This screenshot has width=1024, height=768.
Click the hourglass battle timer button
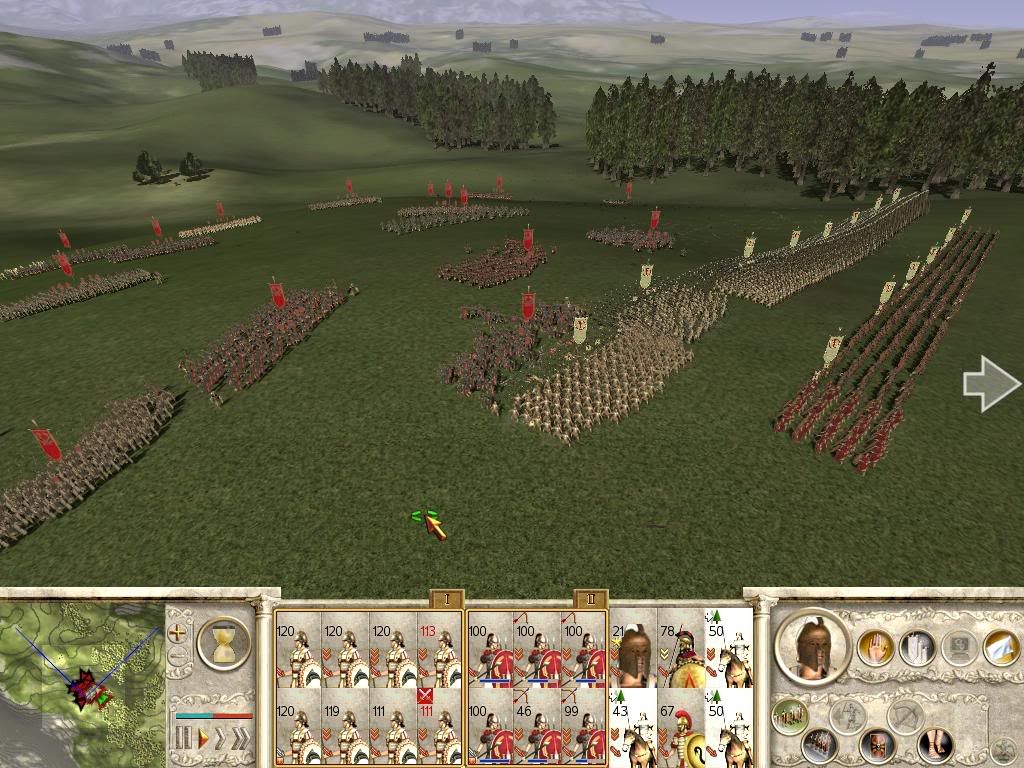click(224, 642)
